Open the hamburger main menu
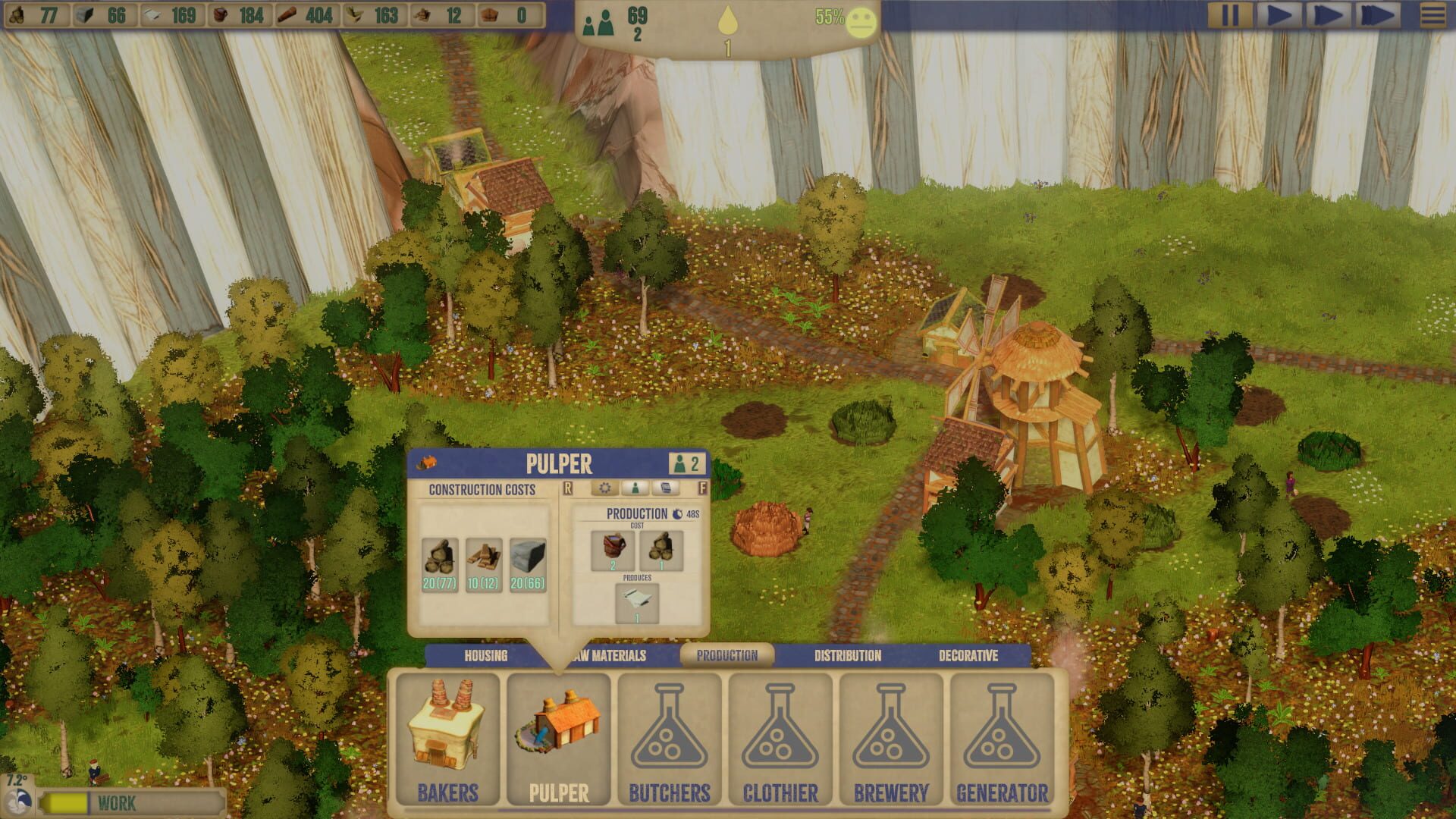This screenshot has height=819, width=1456. click(x=1432, y=16)
